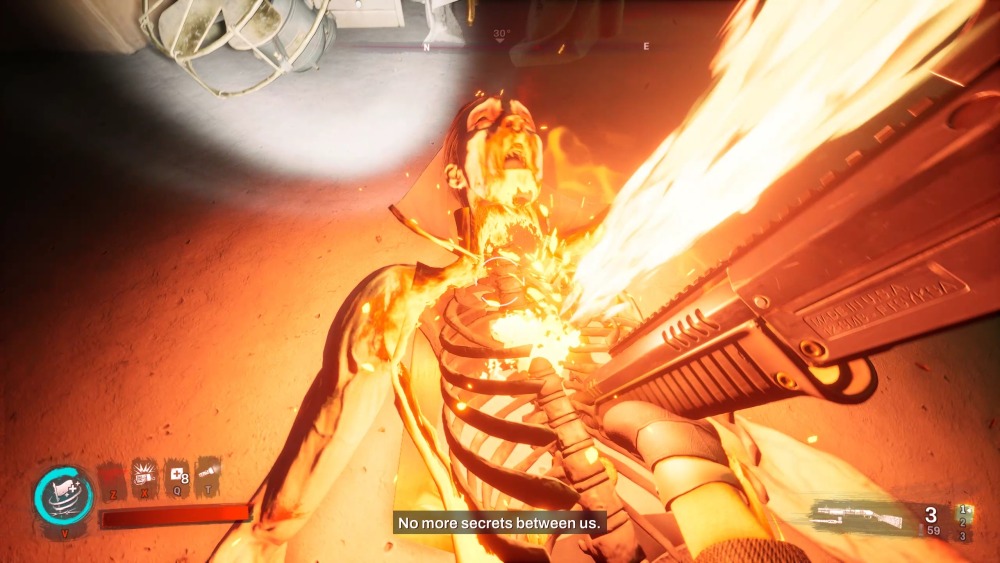Activate the white flag ultimate ability
The height and width of the screenshot is (563, 1000).
[64, 494]
